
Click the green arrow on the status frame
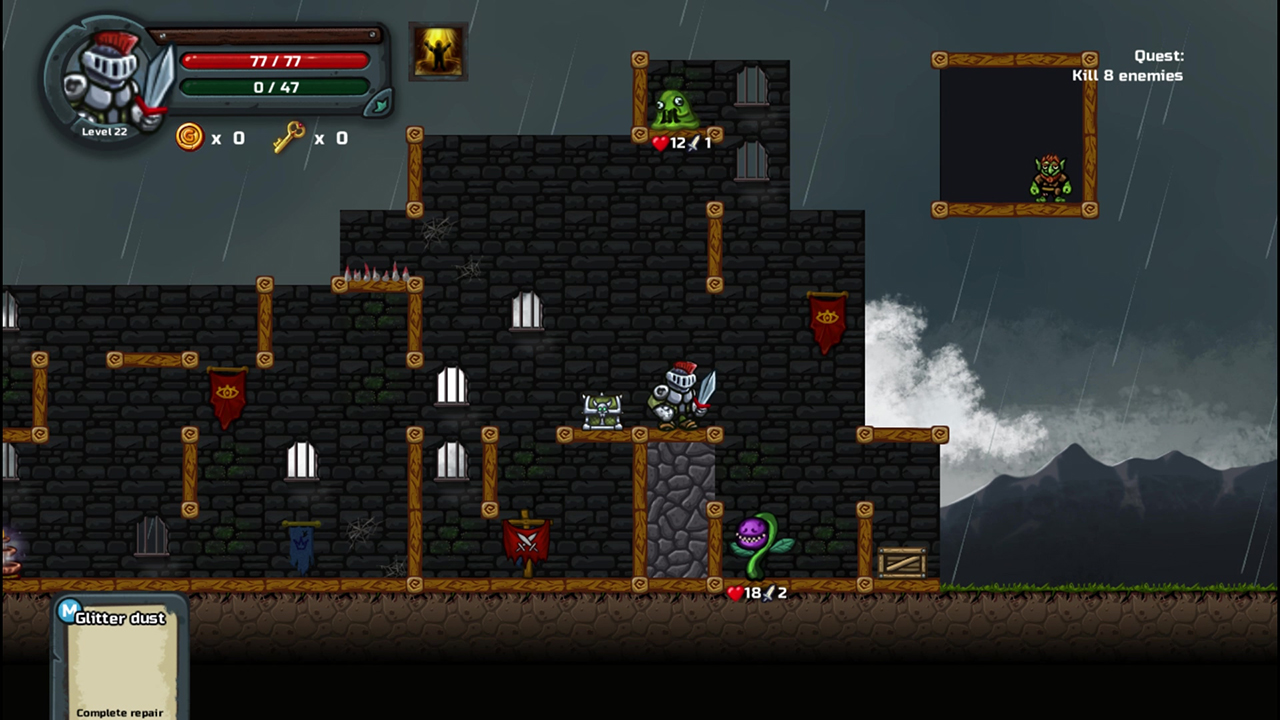(x=380, y=103)
